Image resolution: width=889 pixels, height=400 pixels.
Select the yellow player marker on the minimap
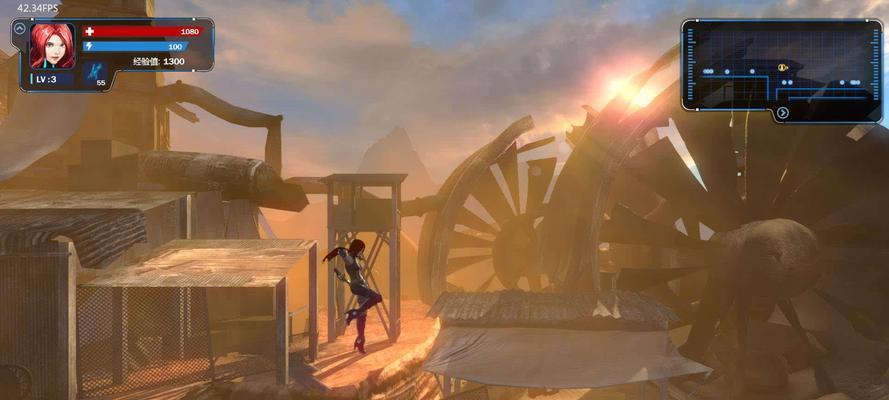tap(783, 68)
